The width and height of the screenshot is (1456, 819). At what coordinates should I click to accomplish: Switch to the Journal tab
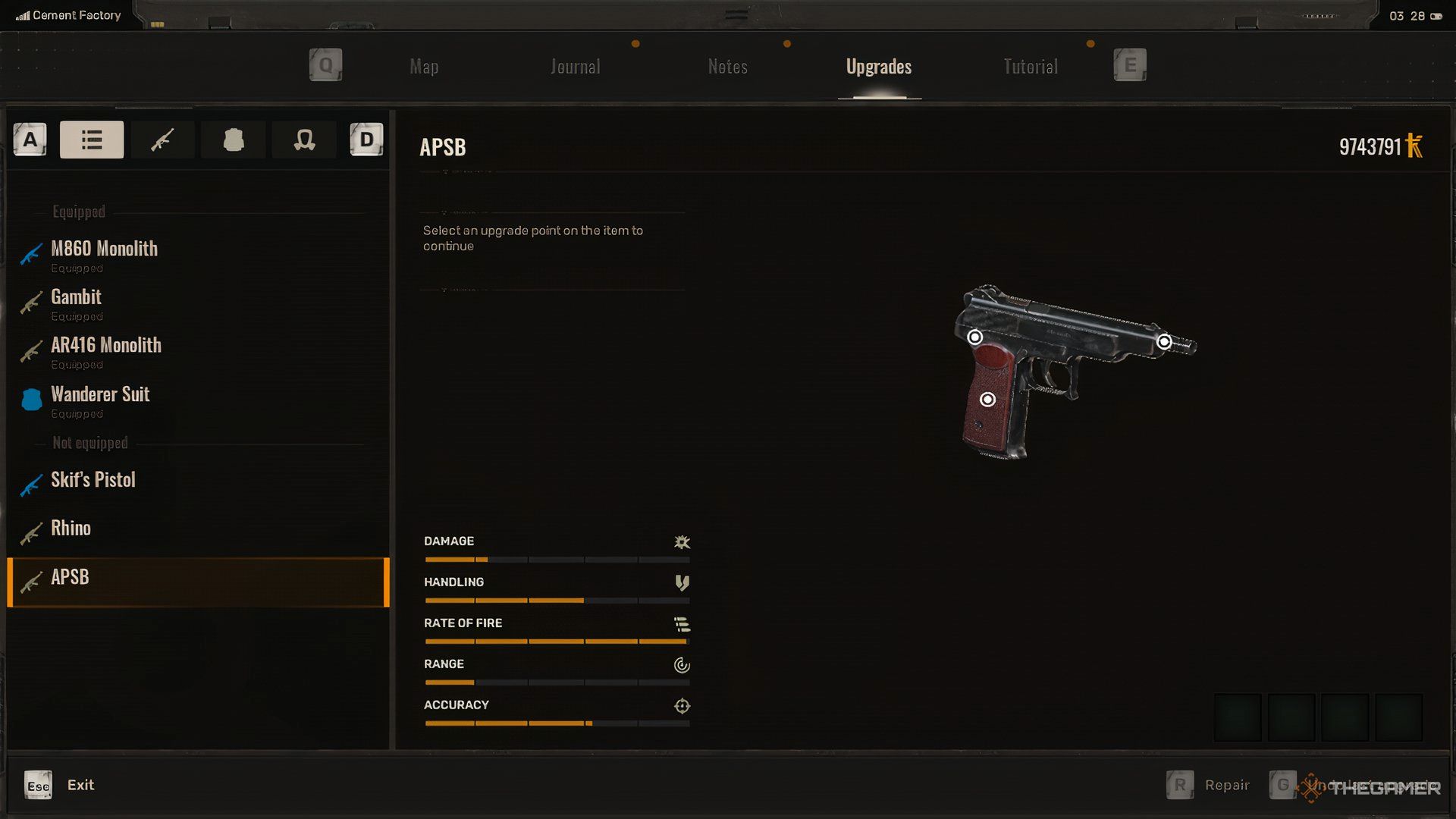(575, 67)
